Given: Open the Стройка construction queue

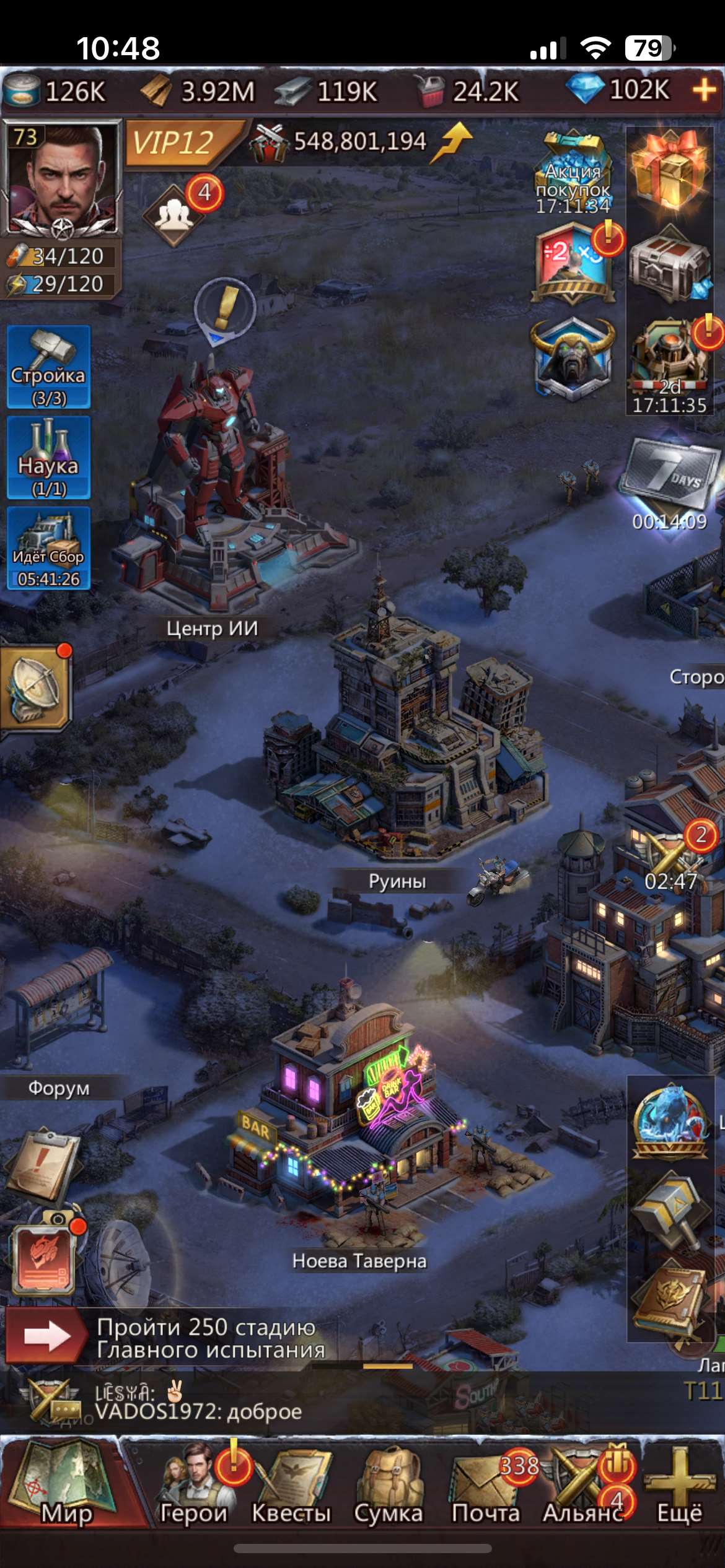Looking at the screenshot, I should [49, 367].
